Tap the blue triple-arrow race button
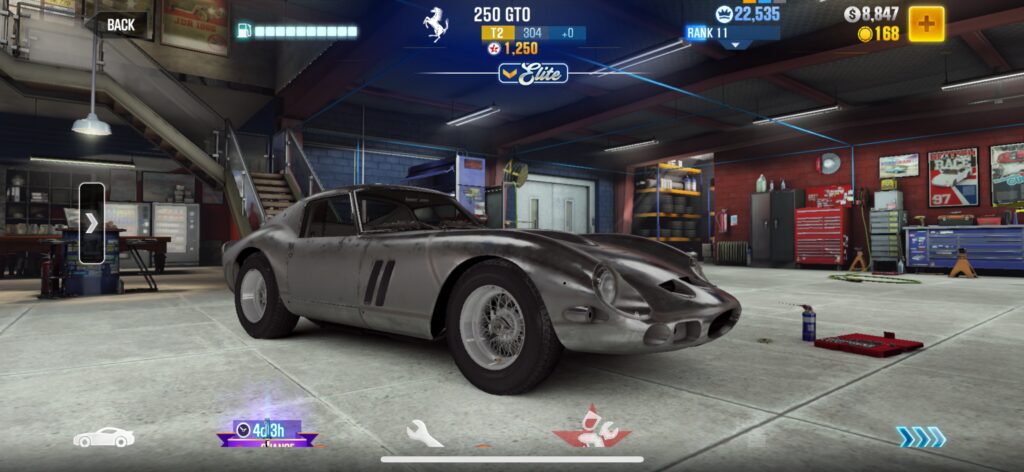1024x472 pixels. coord(920,437)
